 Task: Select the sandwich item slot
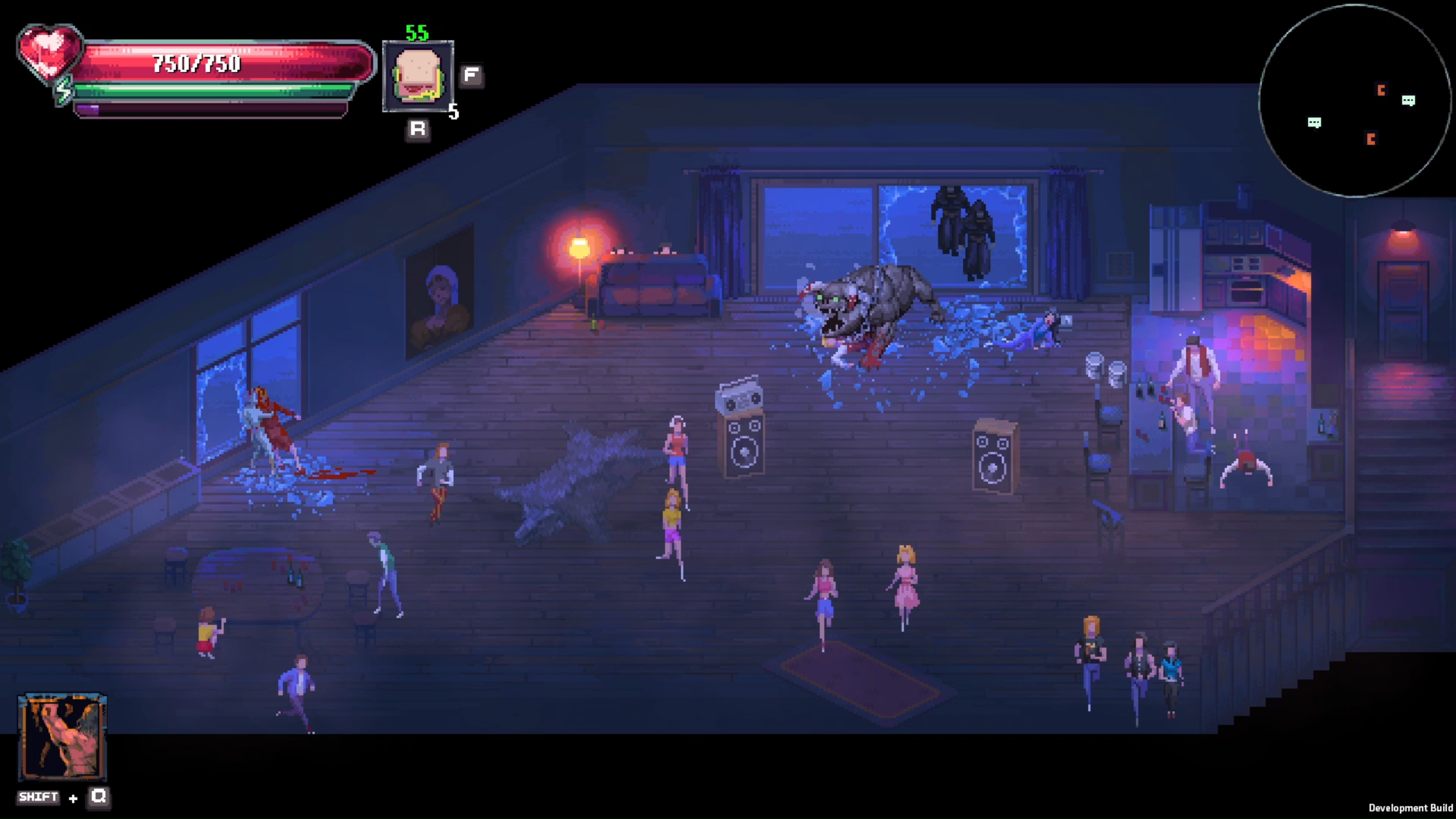point(418,76)
